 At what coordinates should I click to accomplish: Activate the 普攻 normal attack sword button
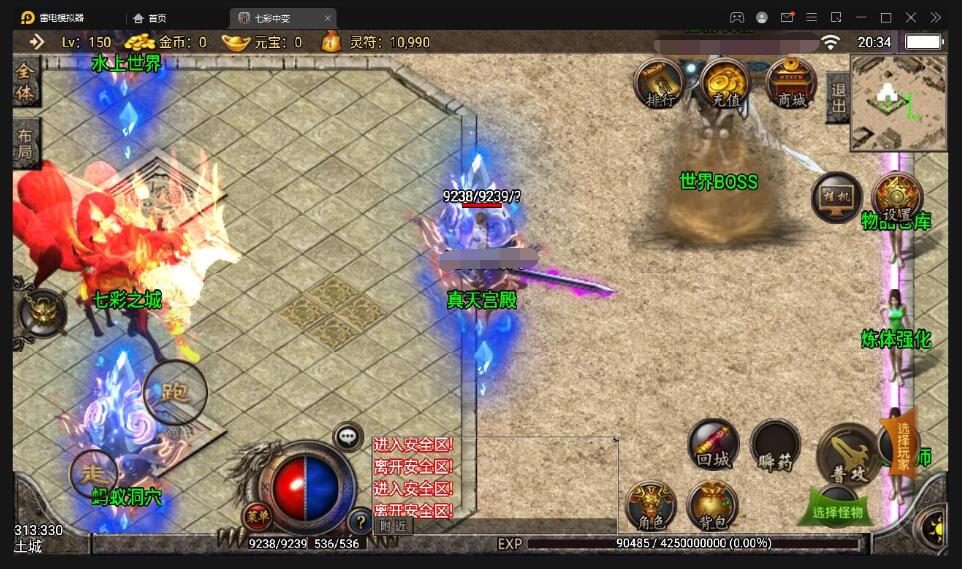pyautogui.click(x=847, y=456)
